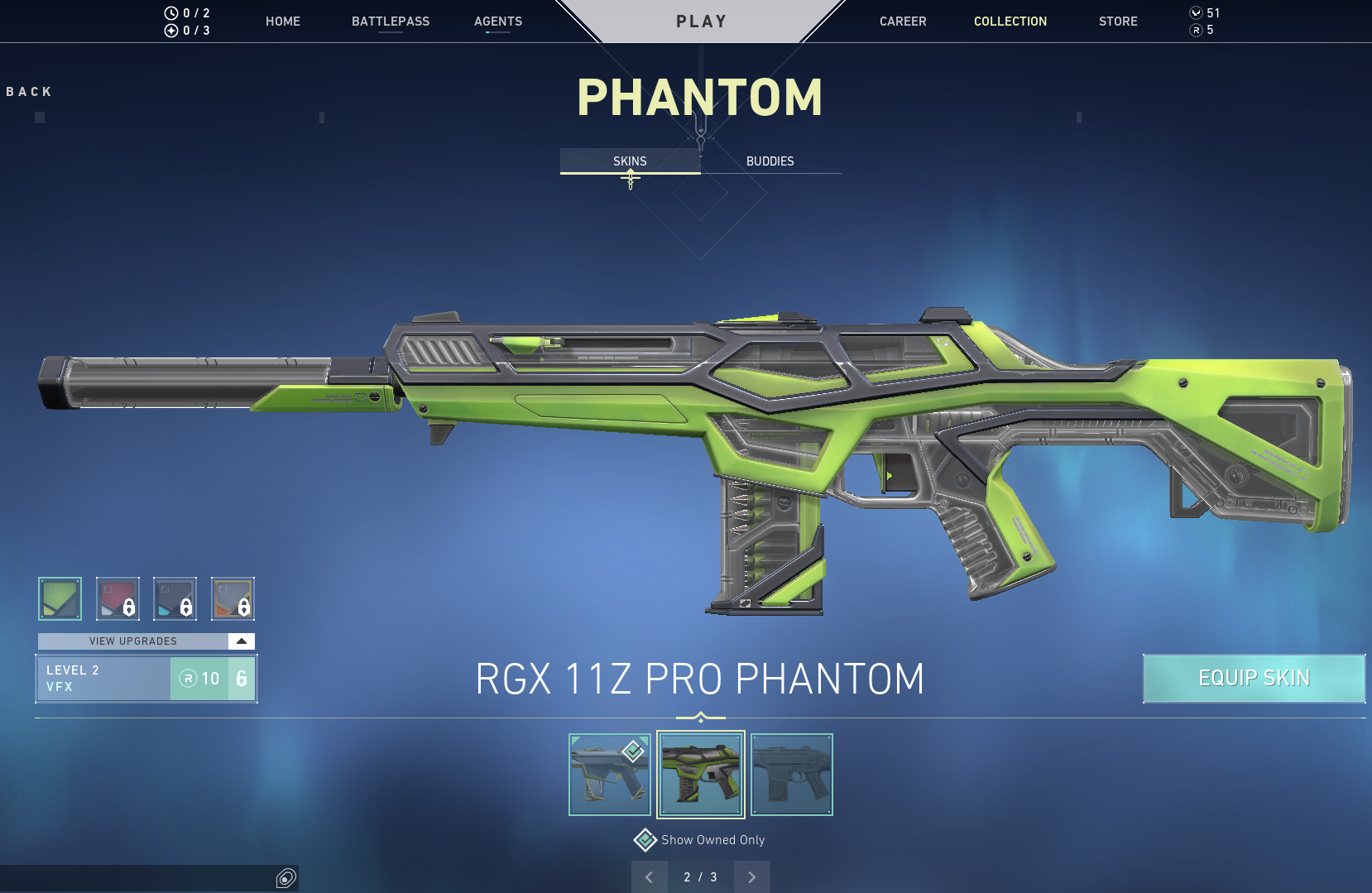Click the EQUIP SKIN button
The width and height of the screenshot is (1372, 893).
[x=1254, y=678]
